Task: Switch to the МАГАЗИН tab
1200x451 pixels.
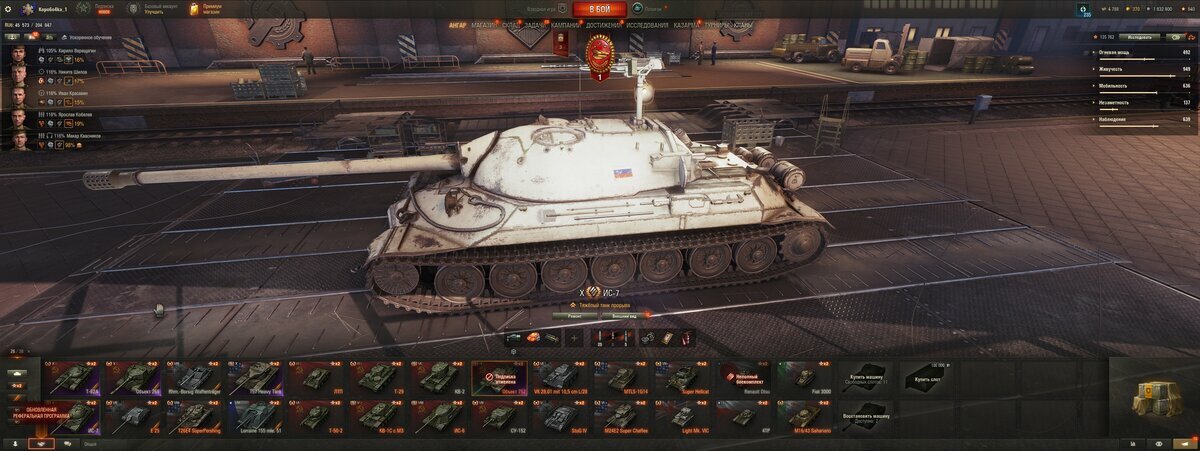Action: click(x=482, y=23)
